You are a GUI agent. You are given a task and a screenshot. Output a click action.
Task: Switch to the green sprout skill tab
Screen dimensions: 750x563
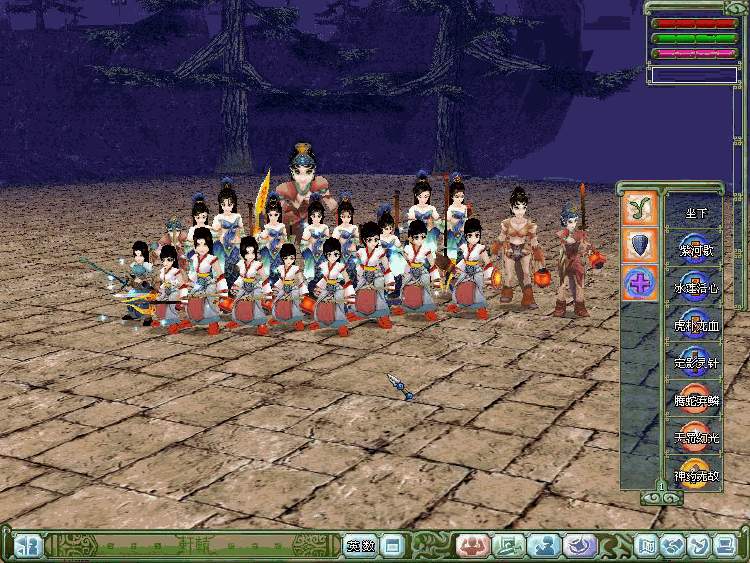[639, 207]
